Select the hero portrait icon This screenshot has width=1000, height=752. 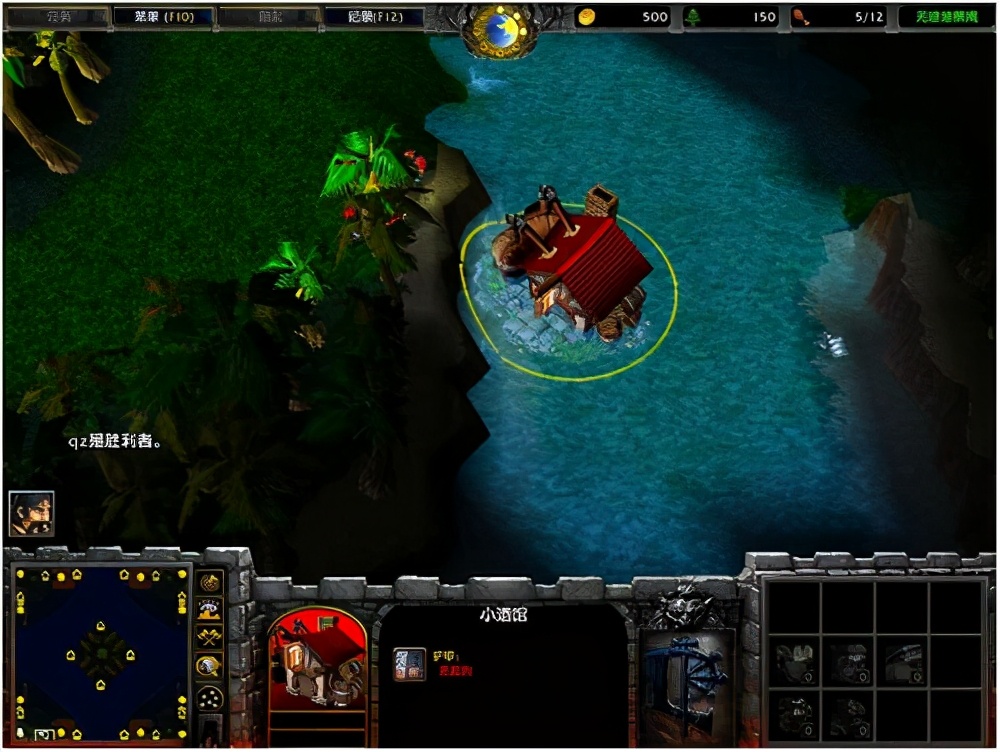(31, 513)
